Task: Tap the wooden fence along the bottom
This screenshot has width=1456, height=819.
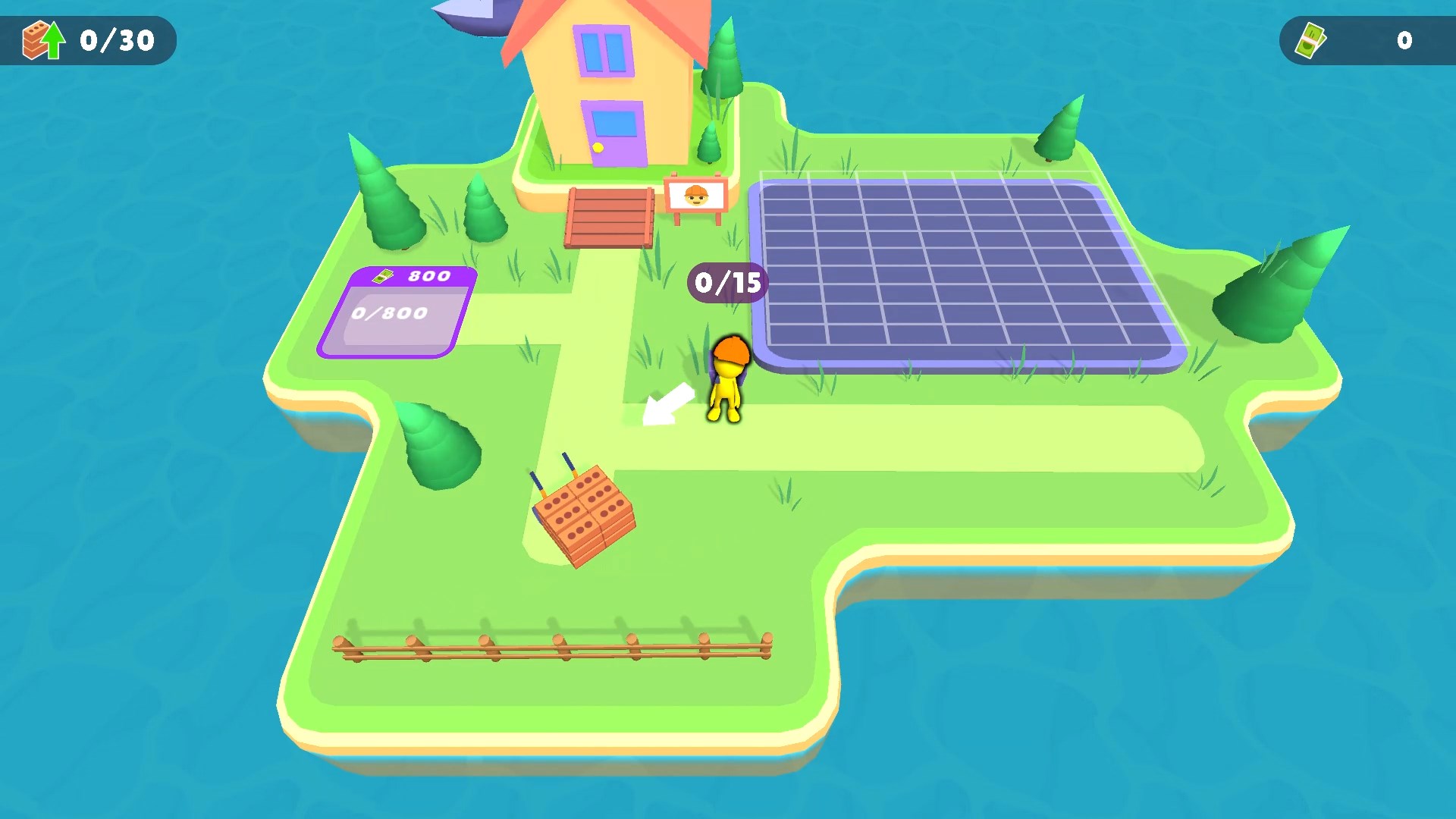Action: coord(554,648)
